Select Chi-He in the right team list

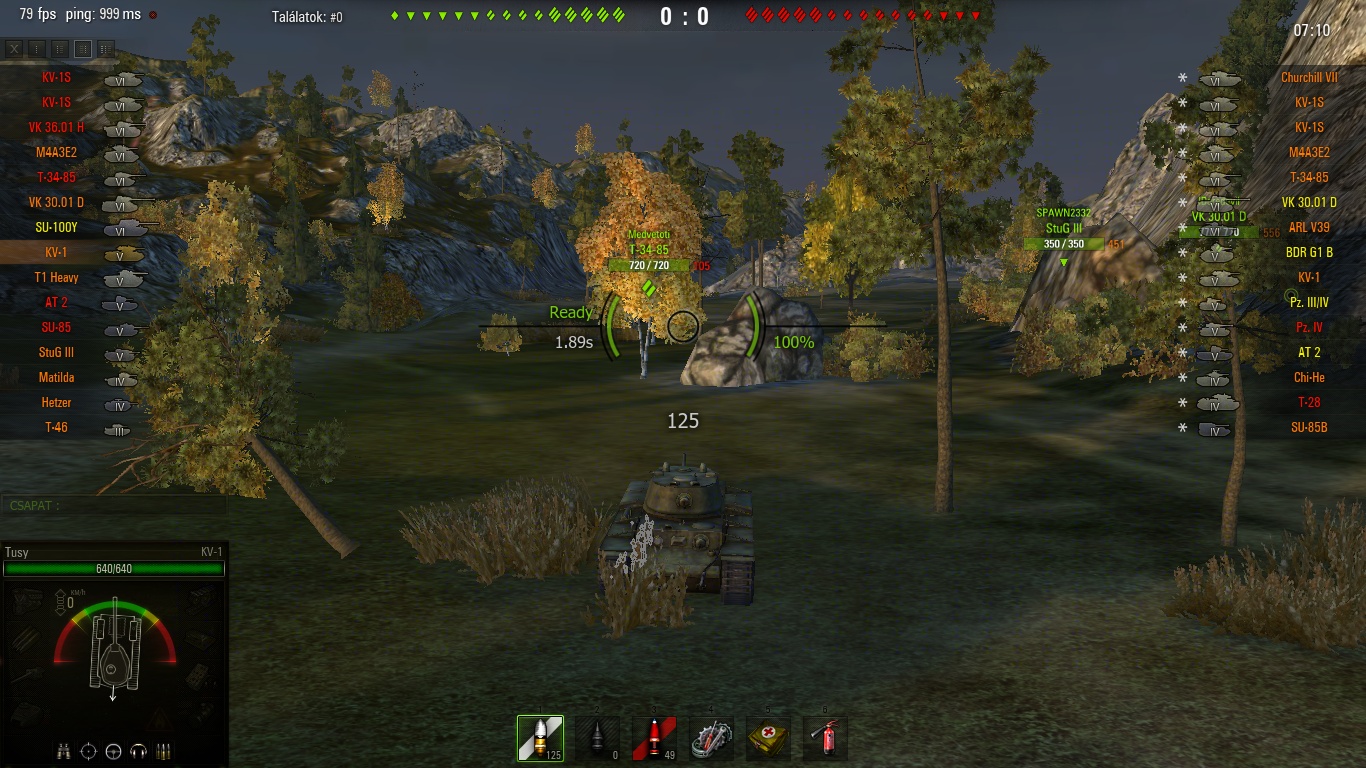point(1309,378)
